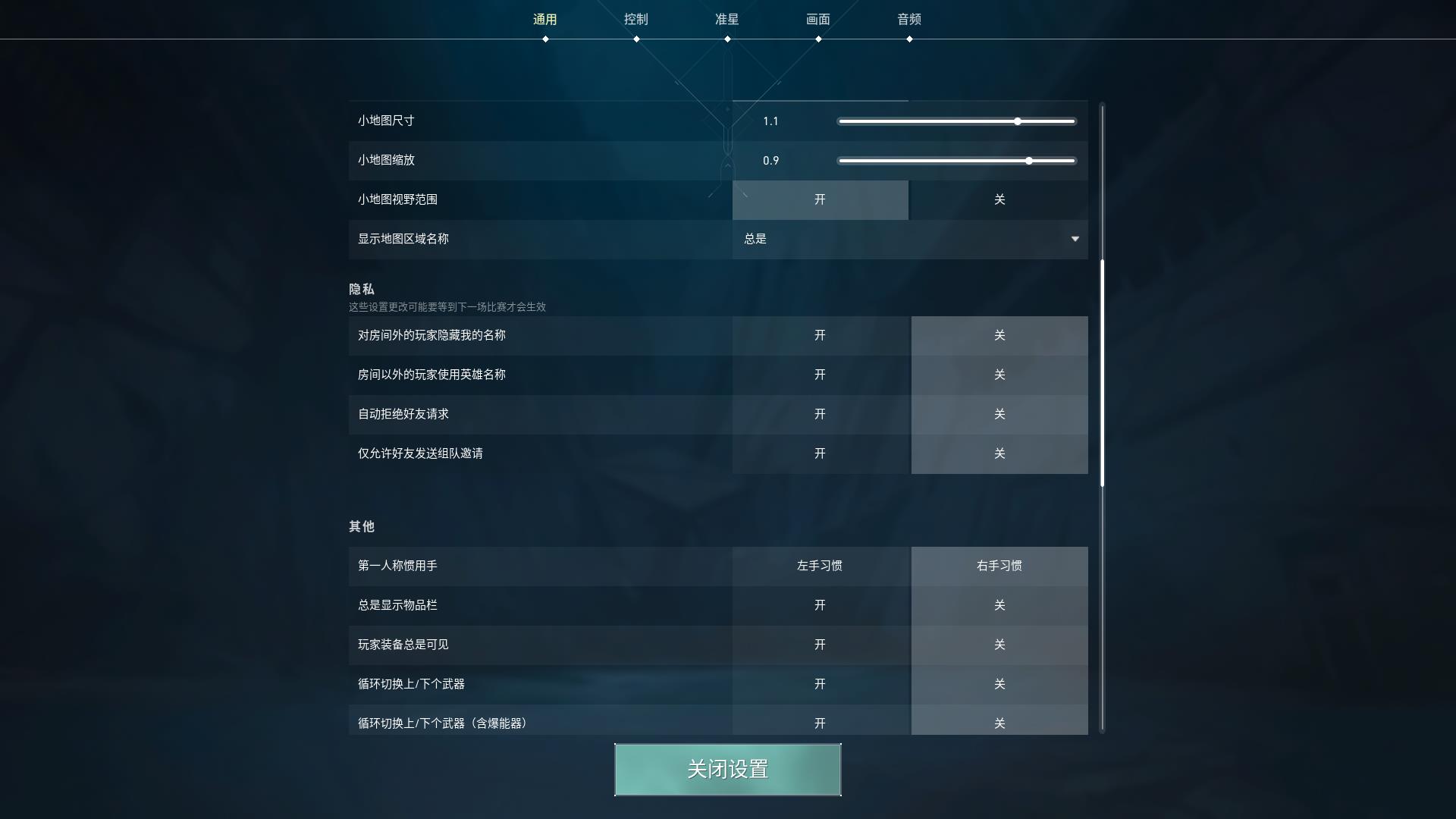The width and height of the screenshot is (1456, 819).
Task: Turn on 玩家装备总是可见
Action: (x=821, y=645)
